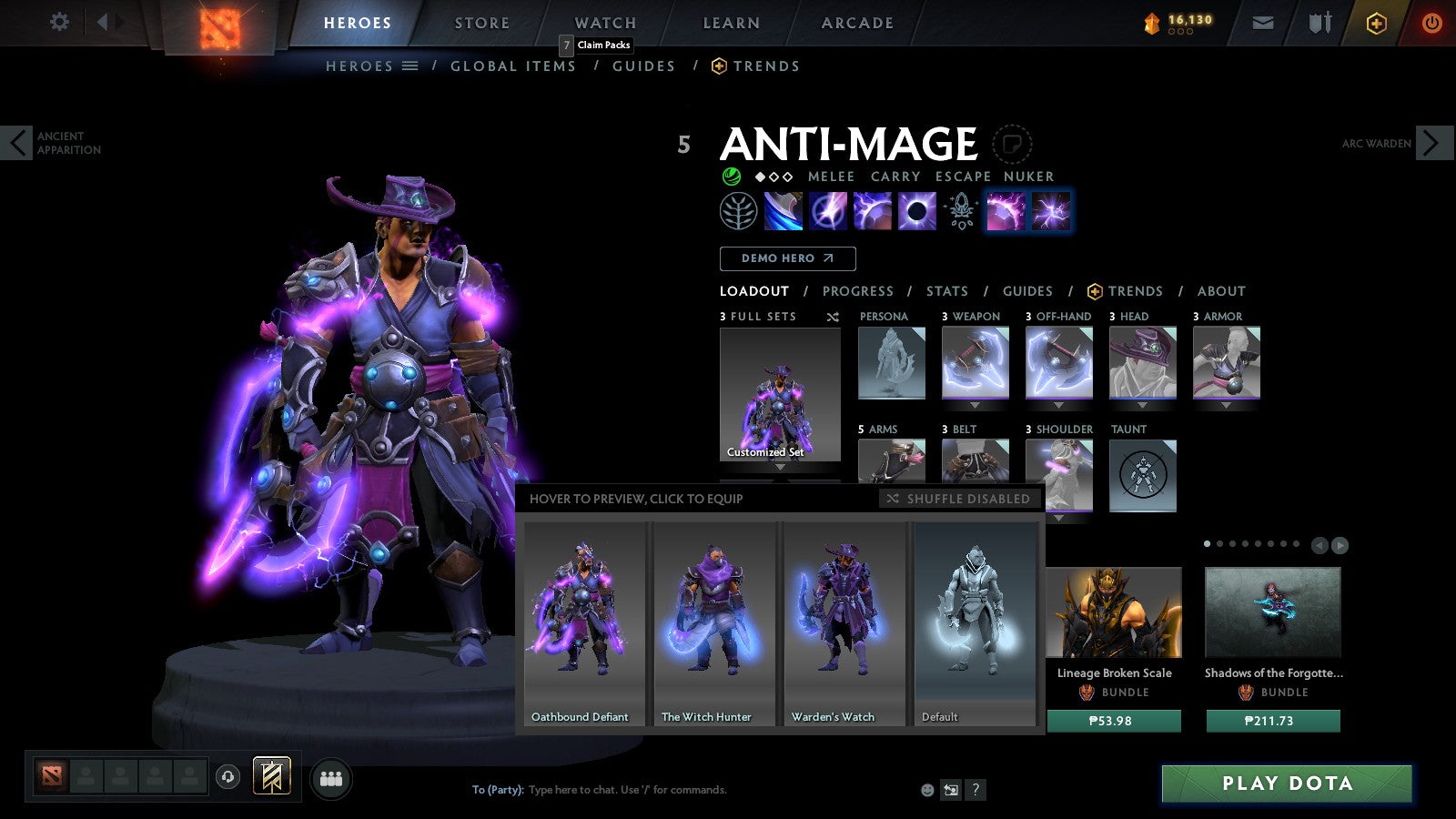Open the mail notification icon
This screenshot has width=1456, height=819.
(x=1263, y=22)
